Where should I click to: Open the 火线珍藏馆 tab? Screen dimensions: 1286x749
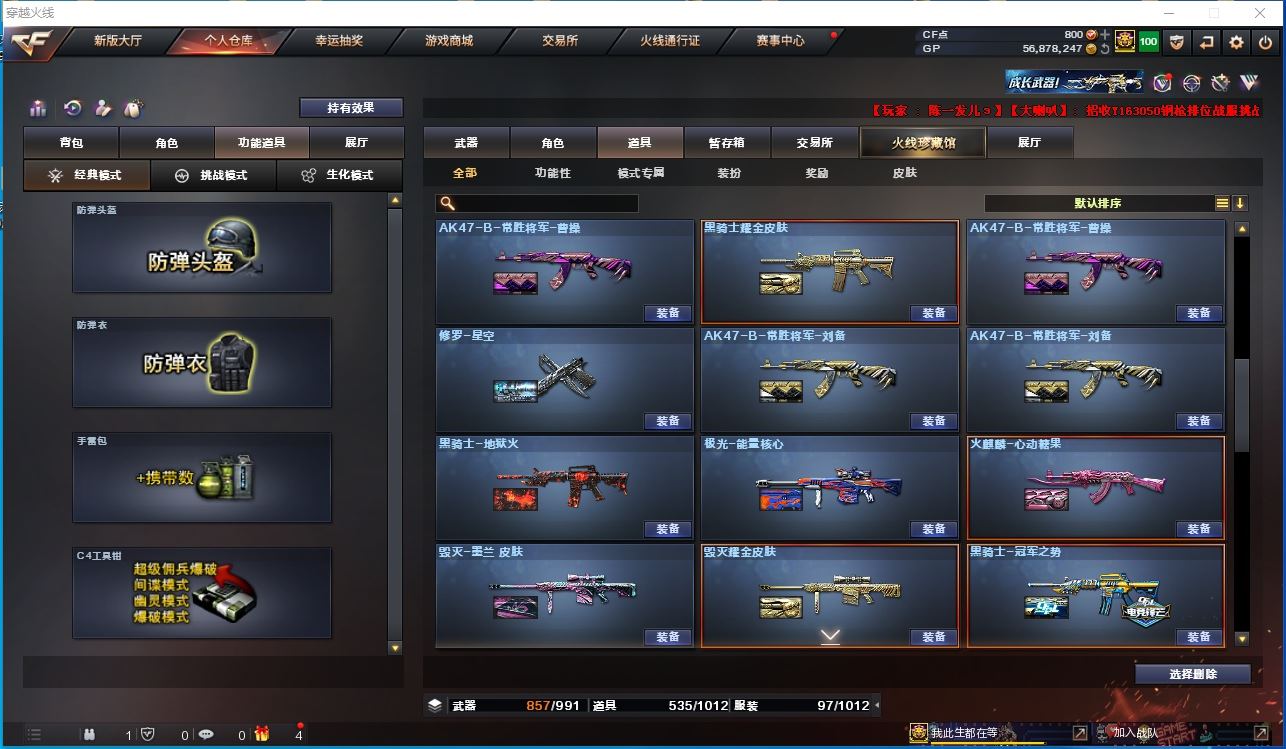click(923, 143)
